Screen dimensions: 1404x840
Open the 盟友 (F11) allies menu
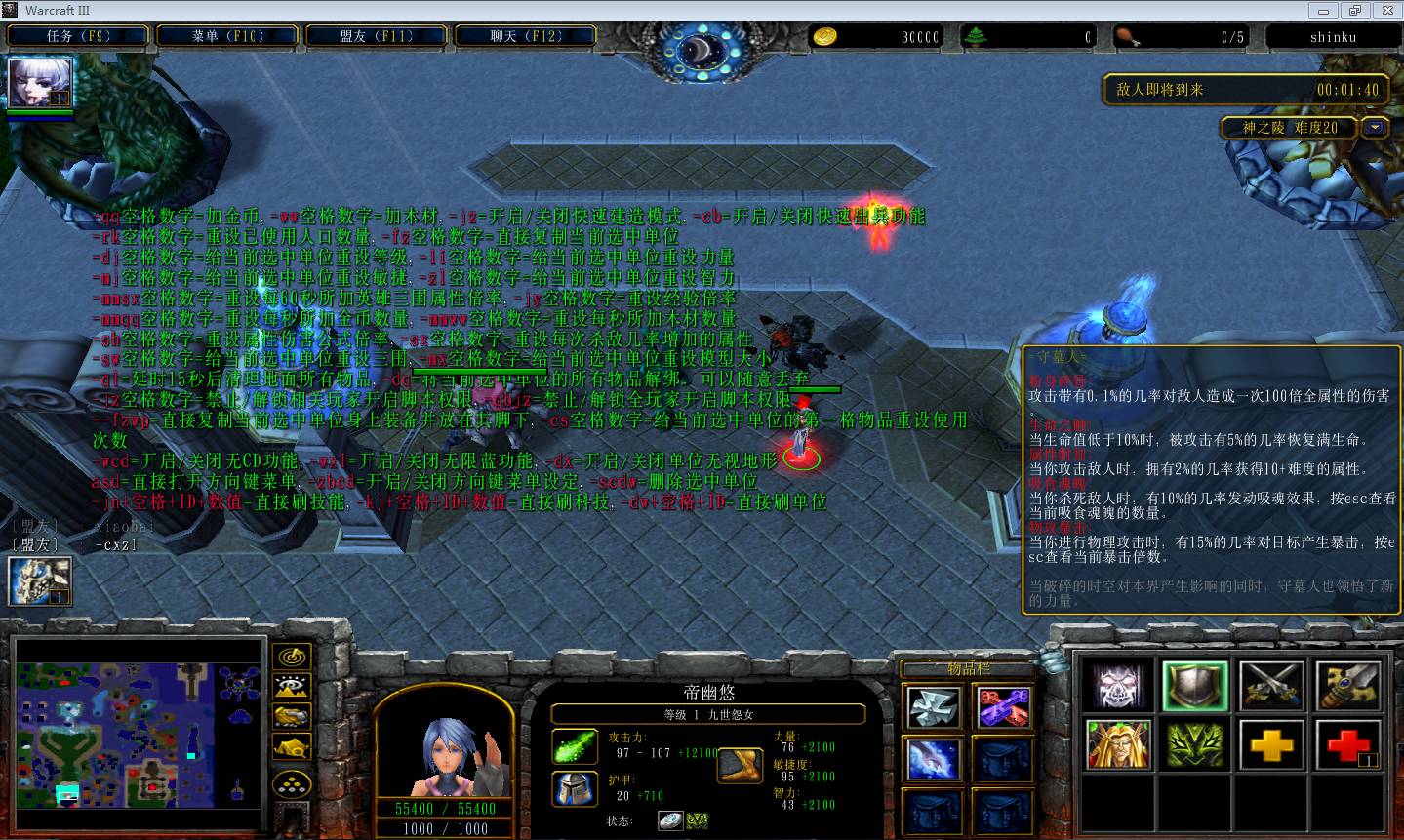coord(377,36)
